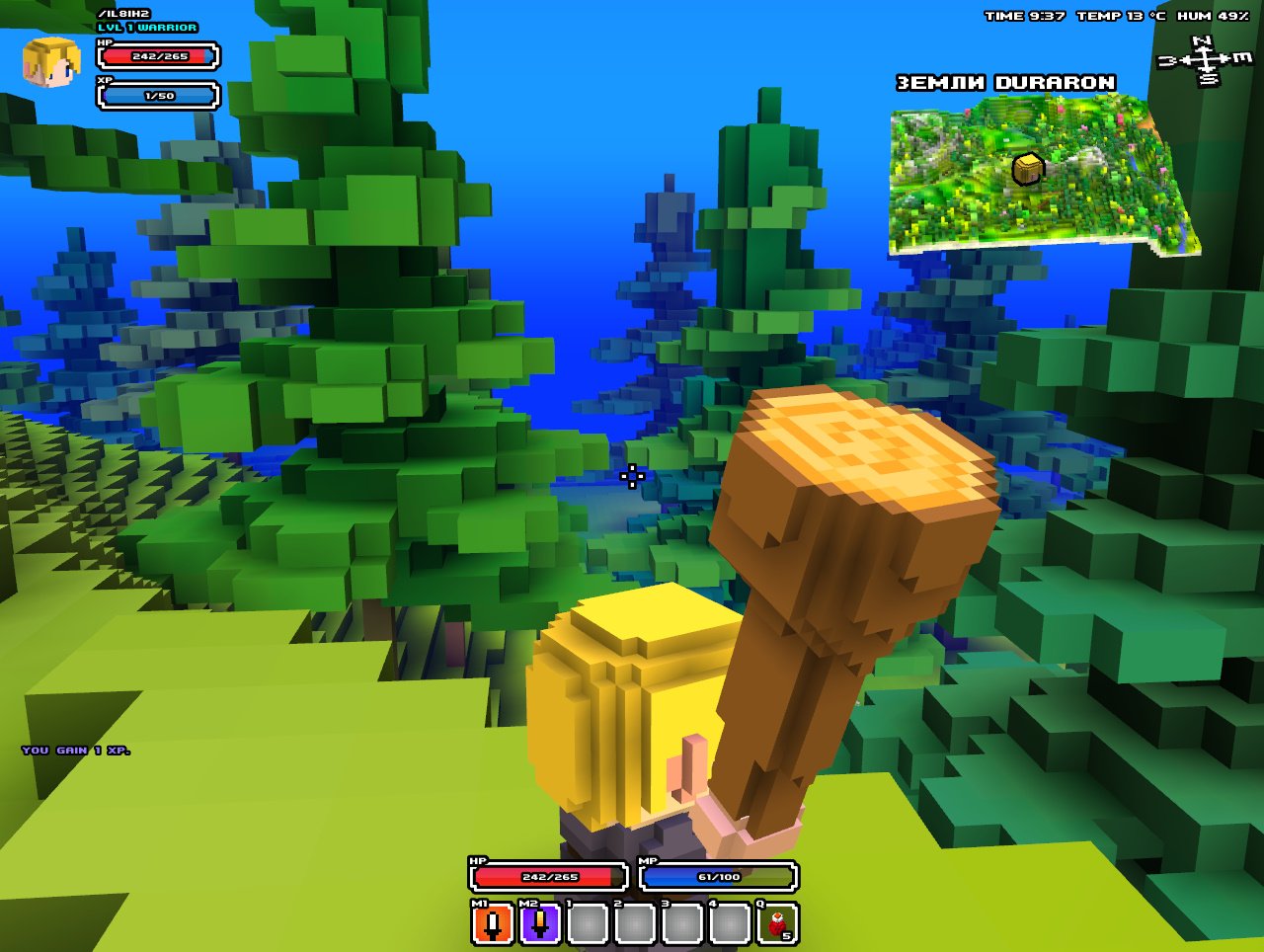Click the YOU GAIN 1 XP message

(74, 751)
